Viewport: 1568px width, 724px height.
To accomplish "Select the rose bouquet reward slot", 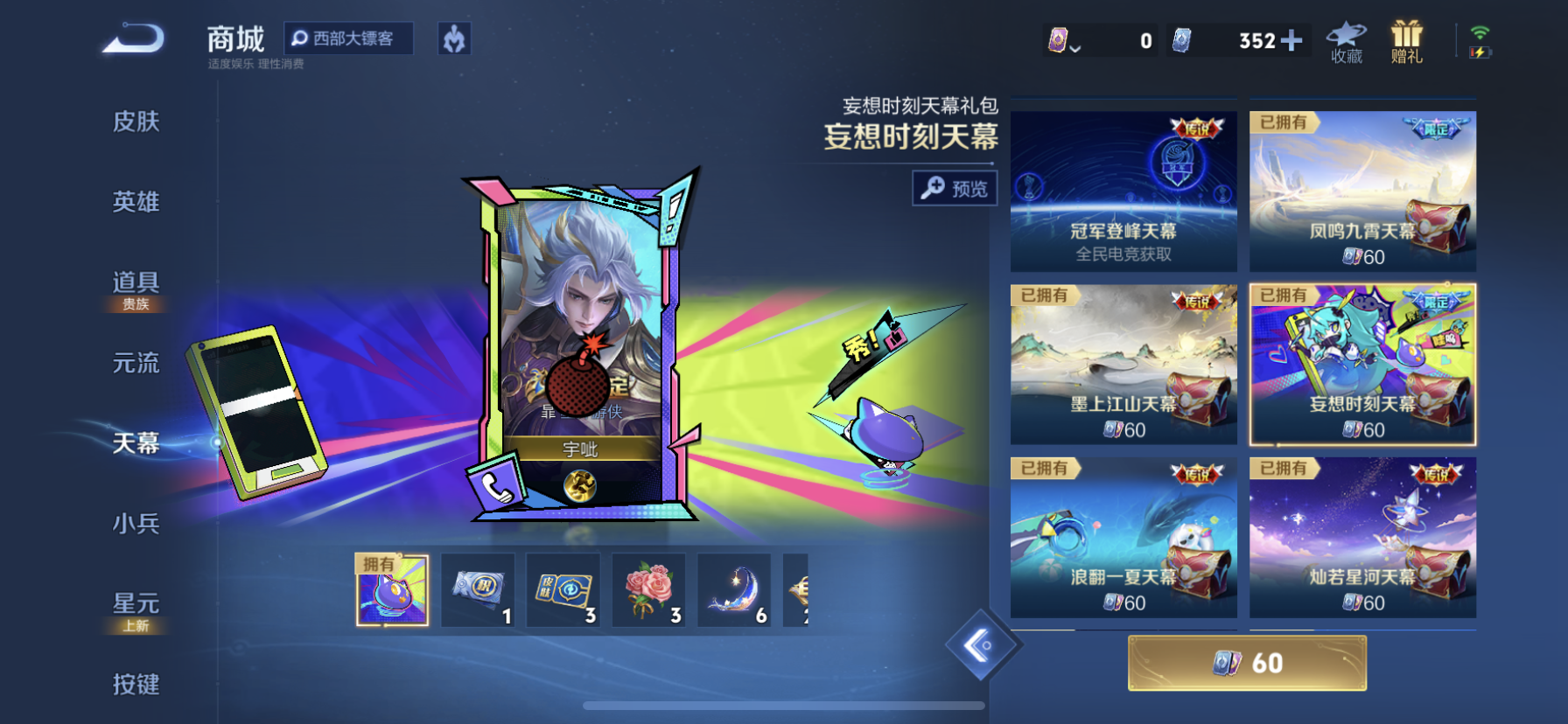I will tap(647, 589).
